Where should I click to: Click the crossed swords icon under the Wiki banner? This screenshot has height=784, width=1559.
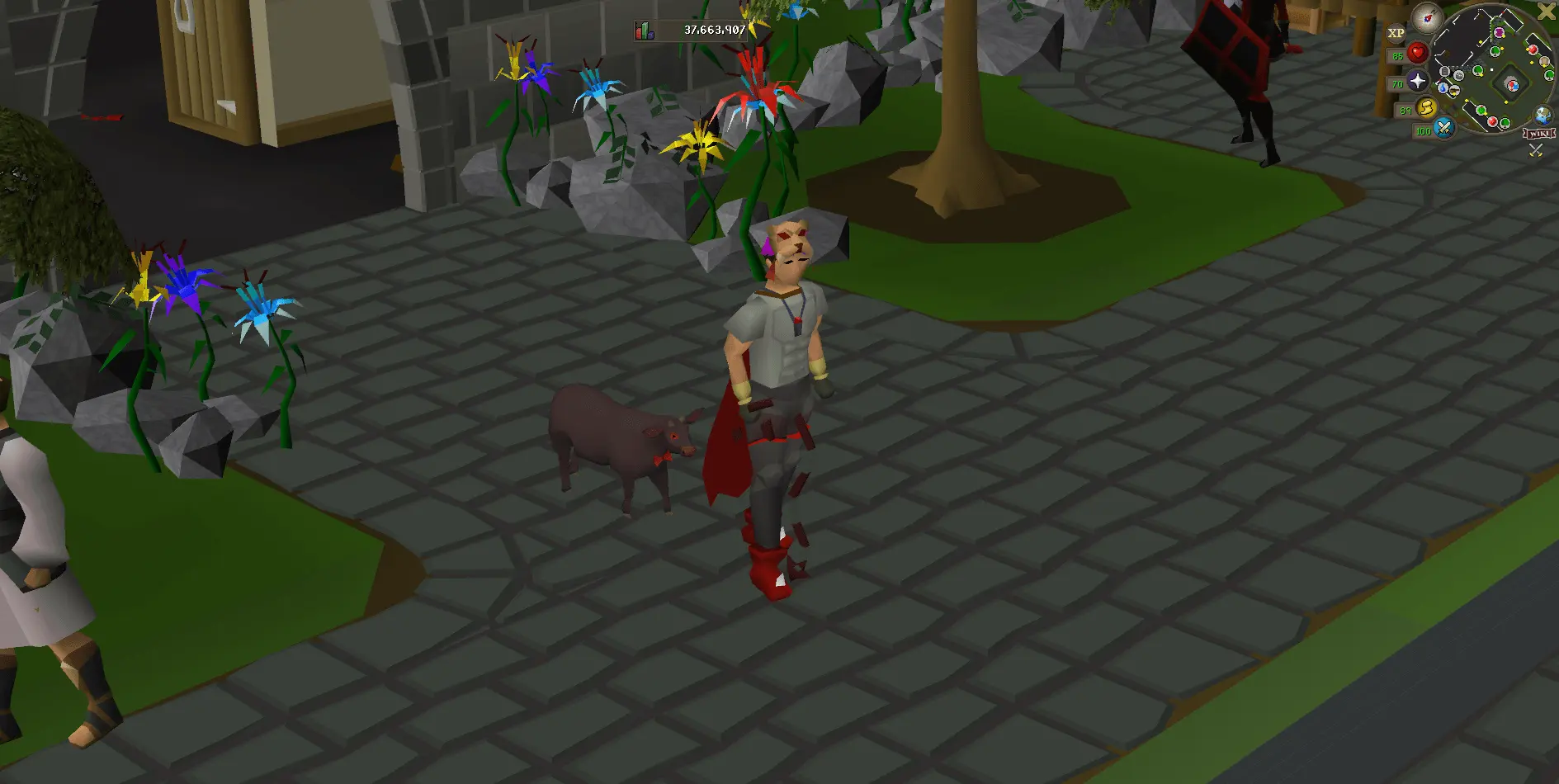point(1535,149)
